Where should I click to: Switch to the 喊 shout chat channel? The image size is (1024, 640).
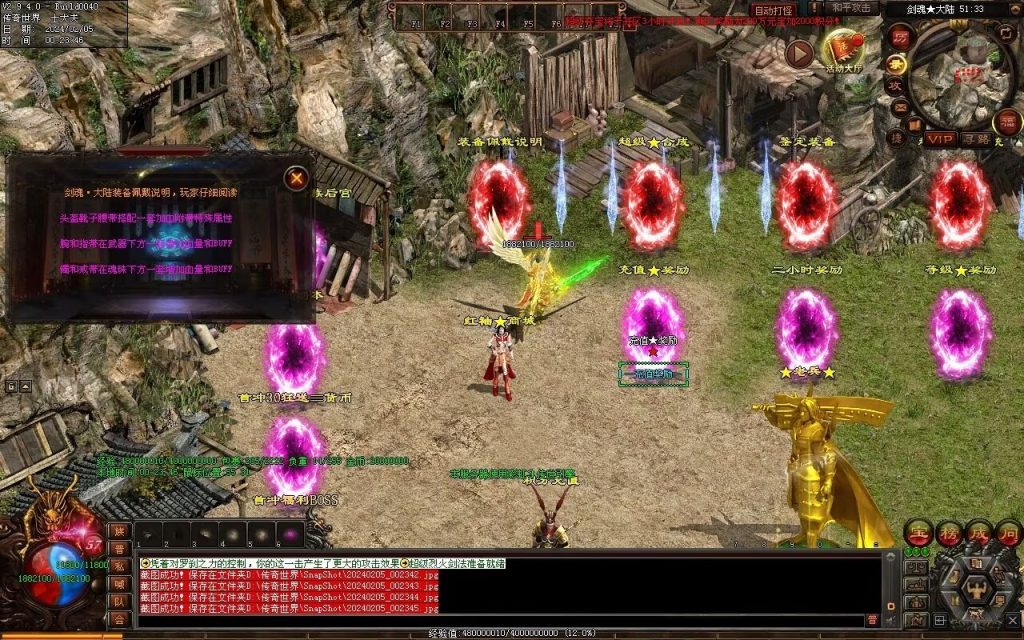119,583
